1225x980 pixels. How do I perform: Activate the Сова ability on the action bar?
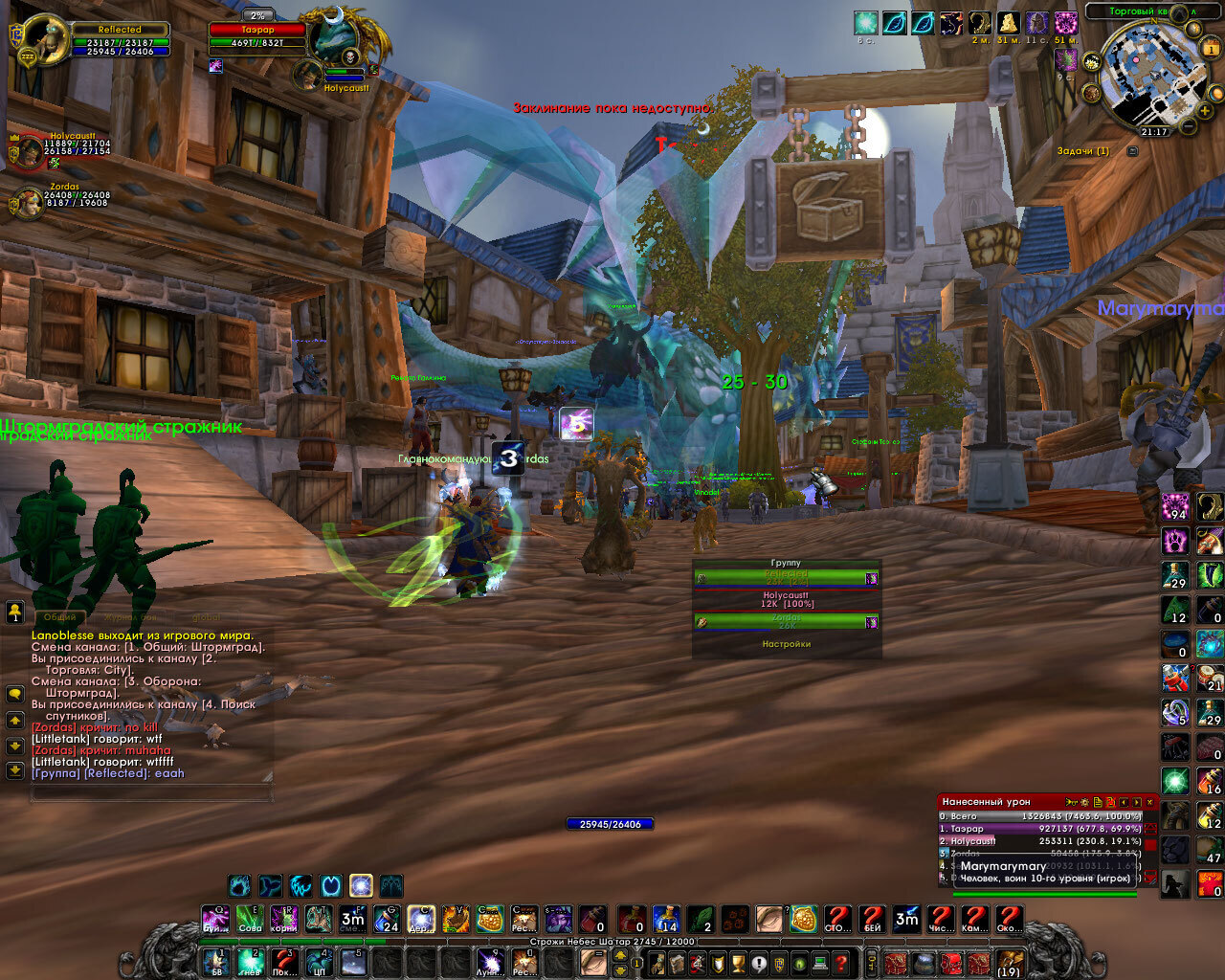(x=249, y=921)
